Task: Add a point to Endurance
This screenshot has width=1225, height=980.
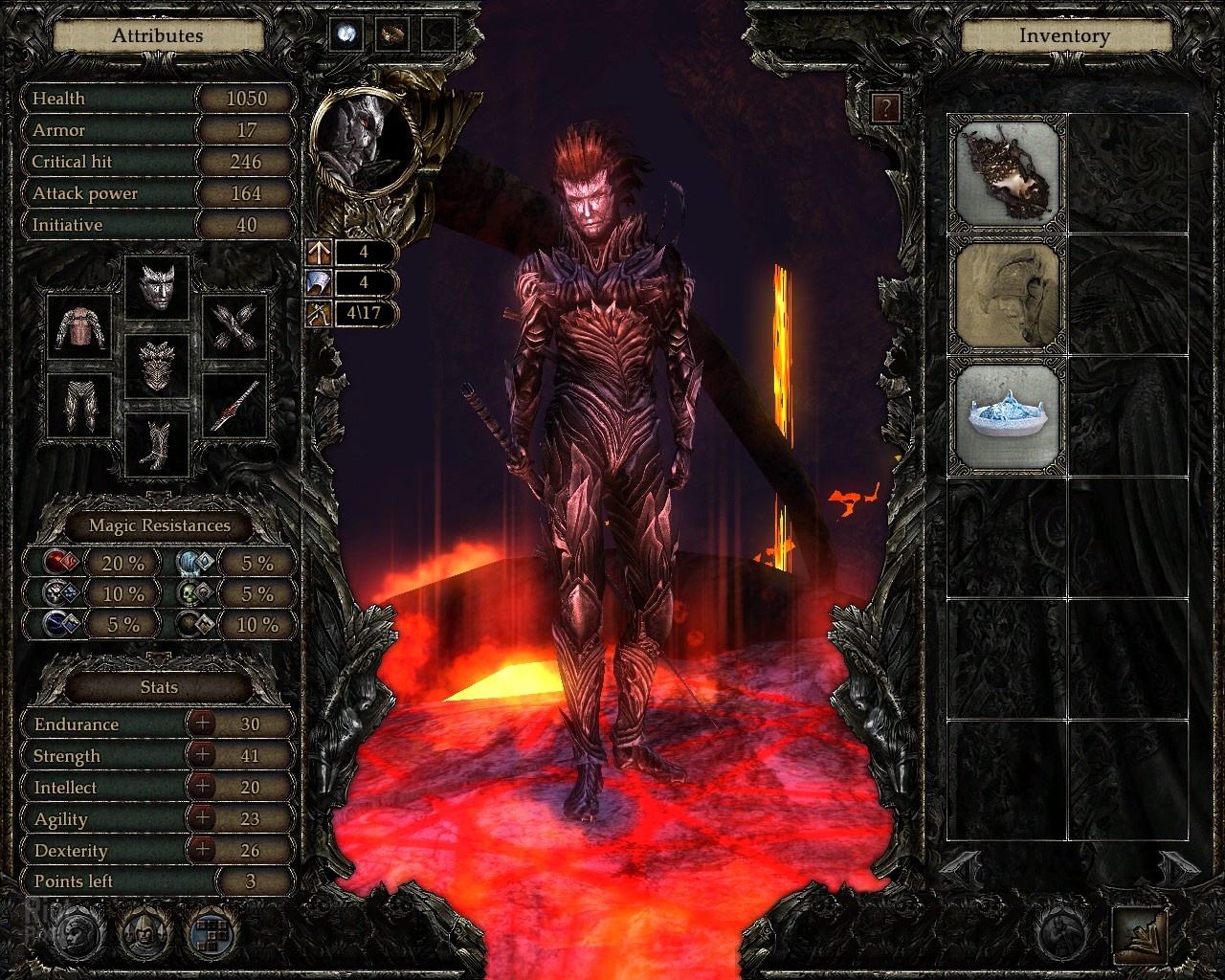Action: [202, 724]
